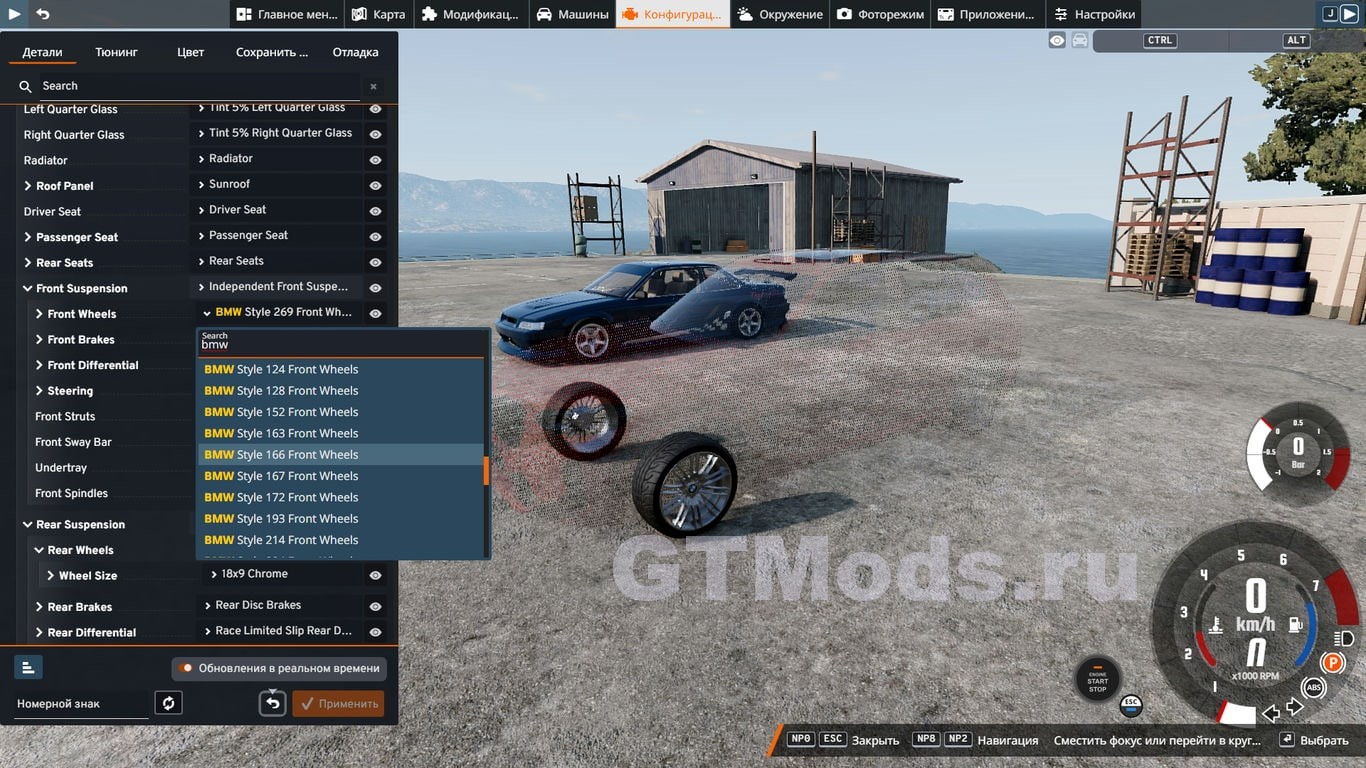The image size is (1366, 768).
Task: Collapse the Rear Suspension section
Action: pyautogui.click(x=28, y=525)
